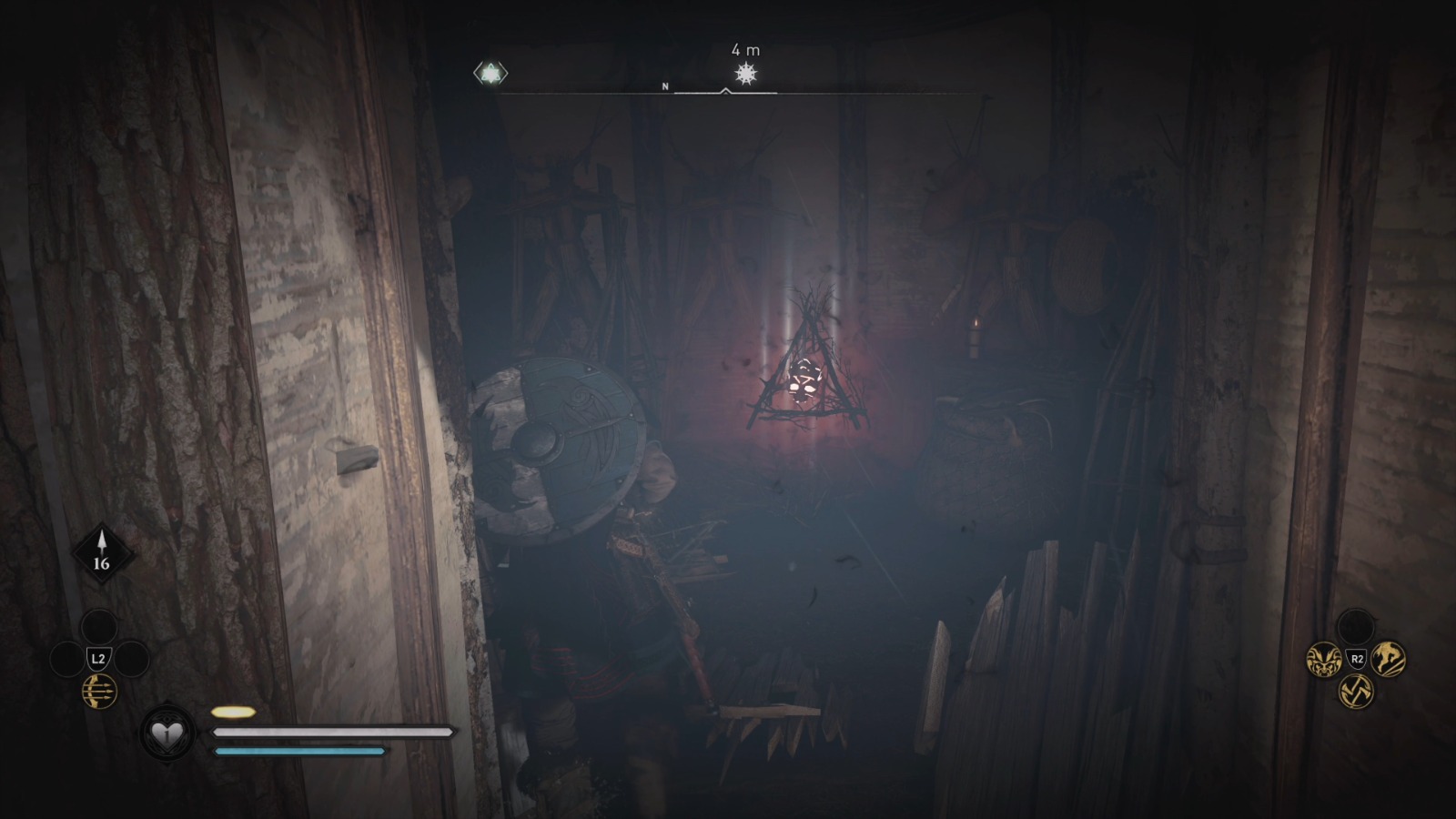This screenshot has height=819, width=1456.
Task: Select the leaping wolf ability icon right of R2
Action: (1390, 657)
